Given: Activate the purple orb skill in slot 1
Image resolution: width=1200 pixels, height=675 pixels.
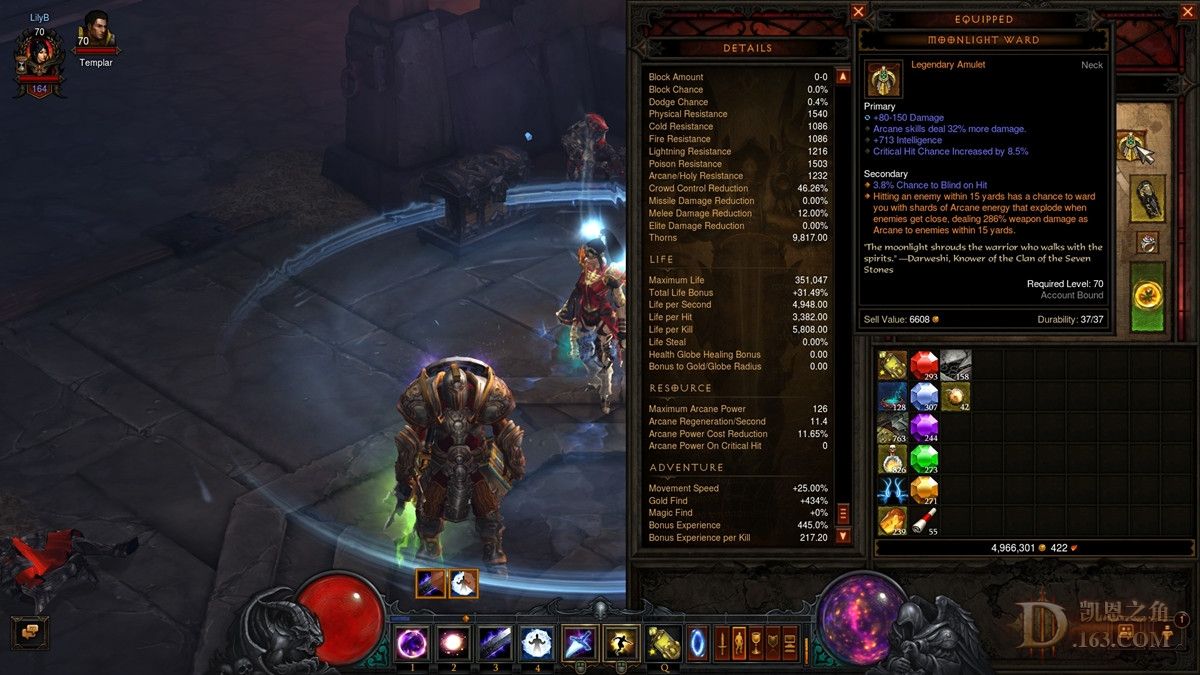Looking at the screenshot, I should pos(412,643).
